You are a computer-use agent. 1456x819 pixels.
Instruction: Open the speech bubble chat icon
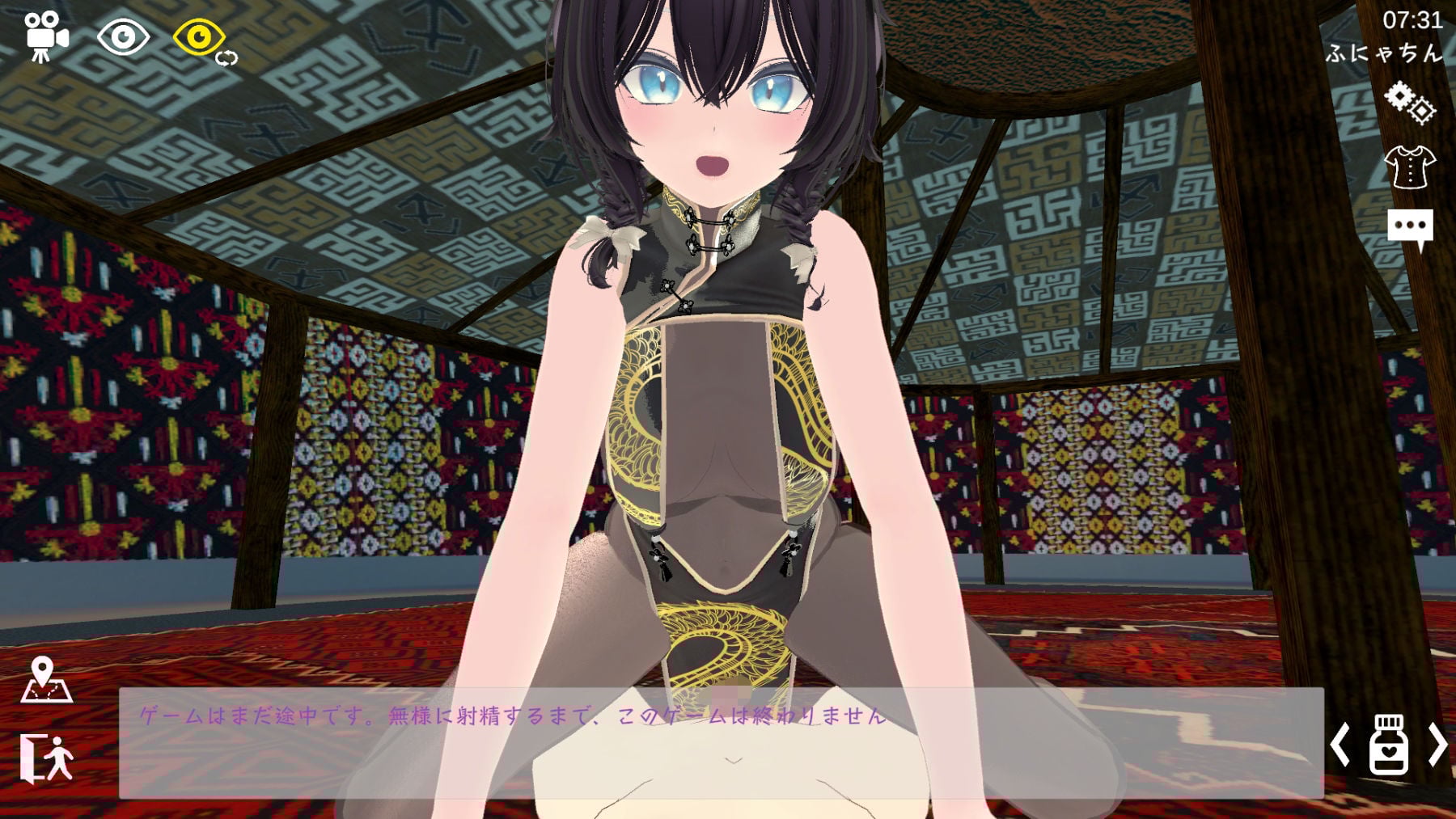(x=1409, y=223)
